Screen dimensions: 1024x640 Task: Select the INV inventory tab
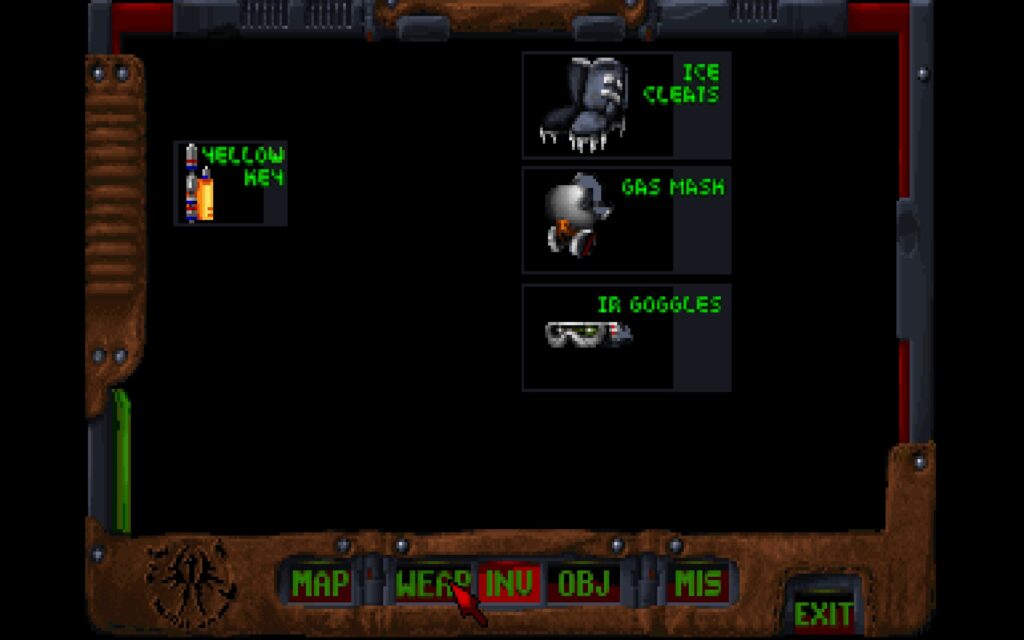[509, 583]
